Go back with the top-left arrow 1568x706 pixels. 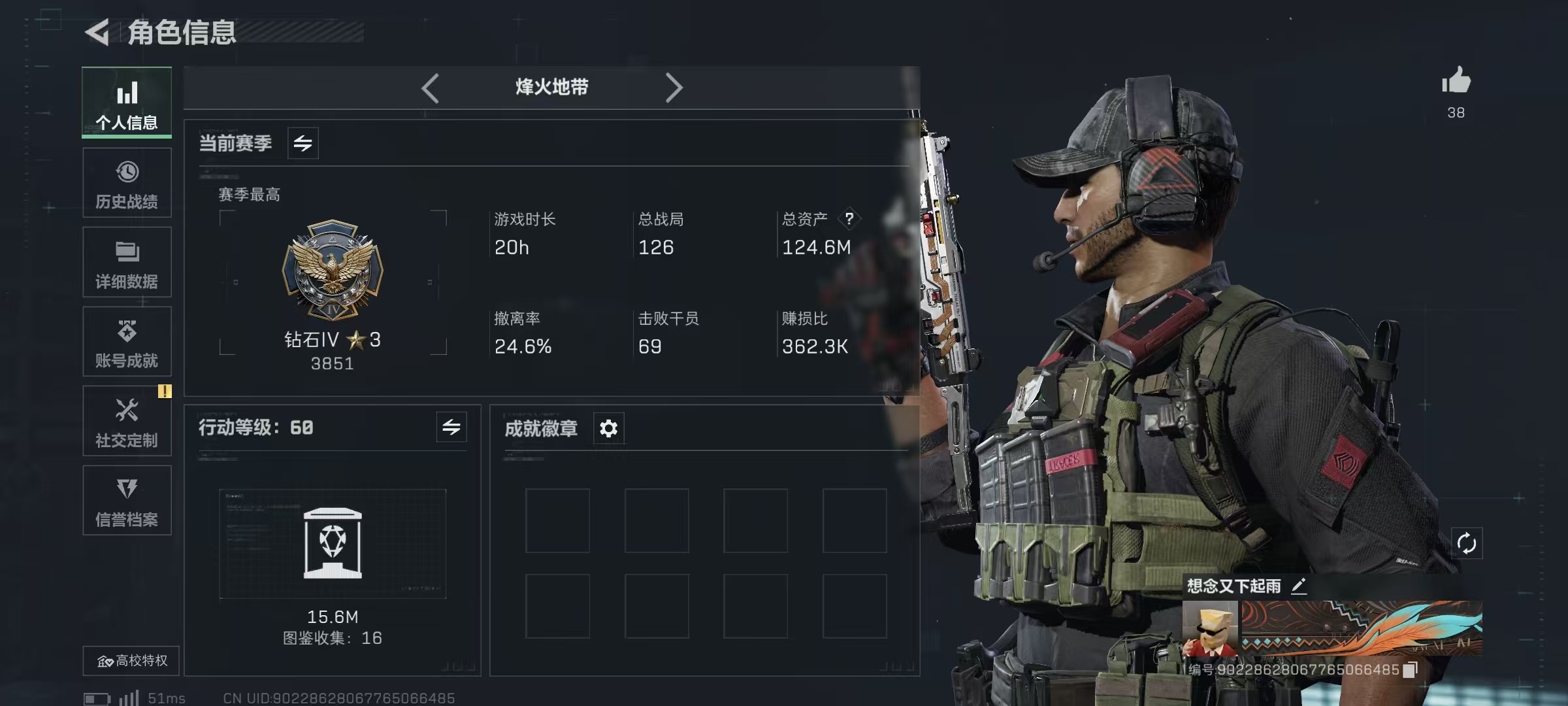click(x=97, y=31)
